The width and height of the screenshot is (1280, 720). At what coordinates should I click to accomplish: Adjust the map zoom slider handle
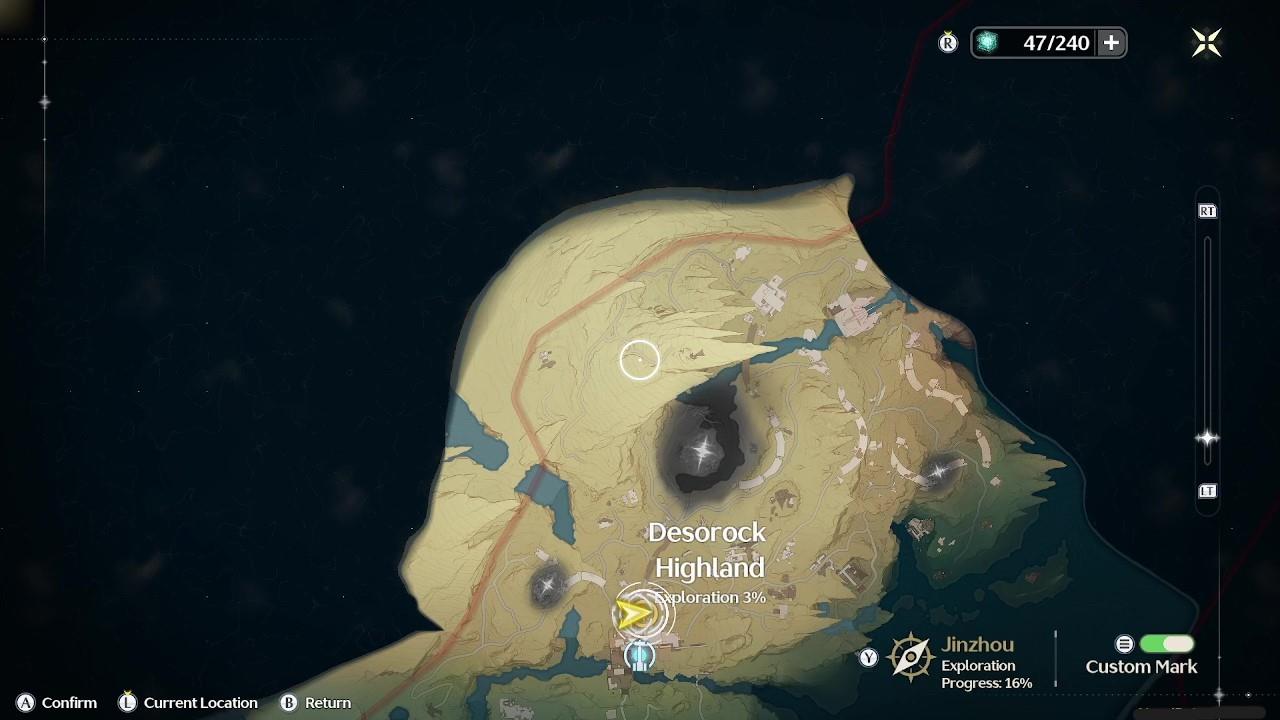[1207, 438]
